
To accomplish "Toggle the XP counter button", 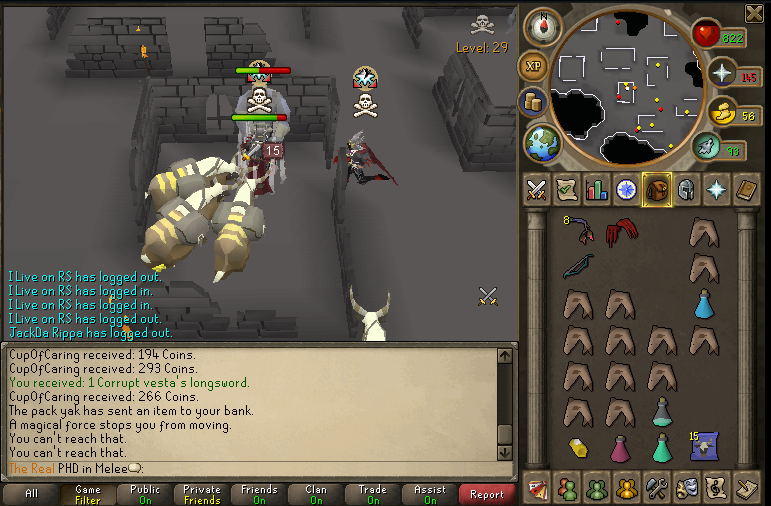I will pyautogui.click(x=533, y=64).
